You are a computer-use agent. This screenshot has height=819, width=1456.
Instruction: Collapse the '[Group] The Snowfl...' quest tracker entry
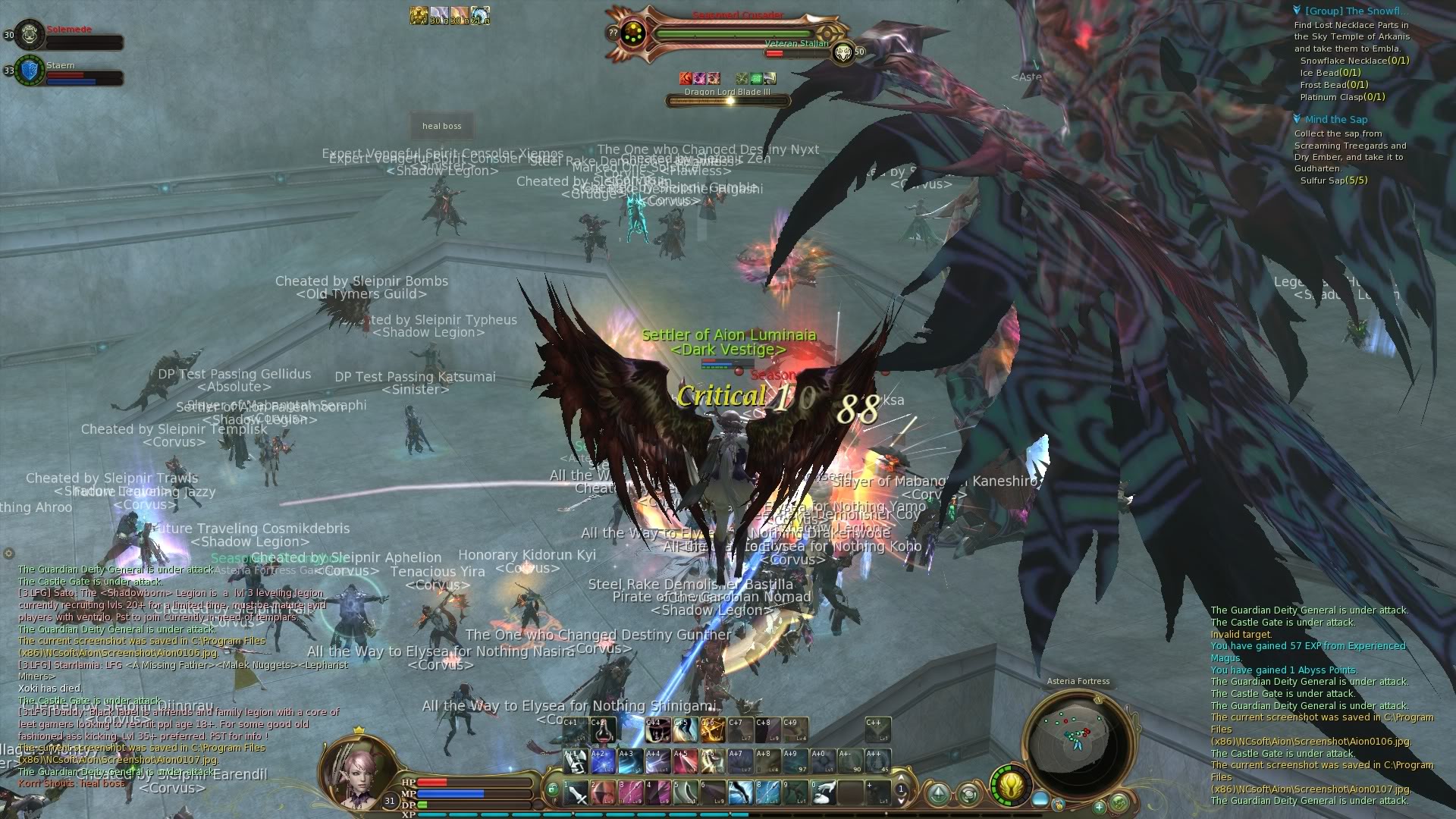(x=1297, y=11)
